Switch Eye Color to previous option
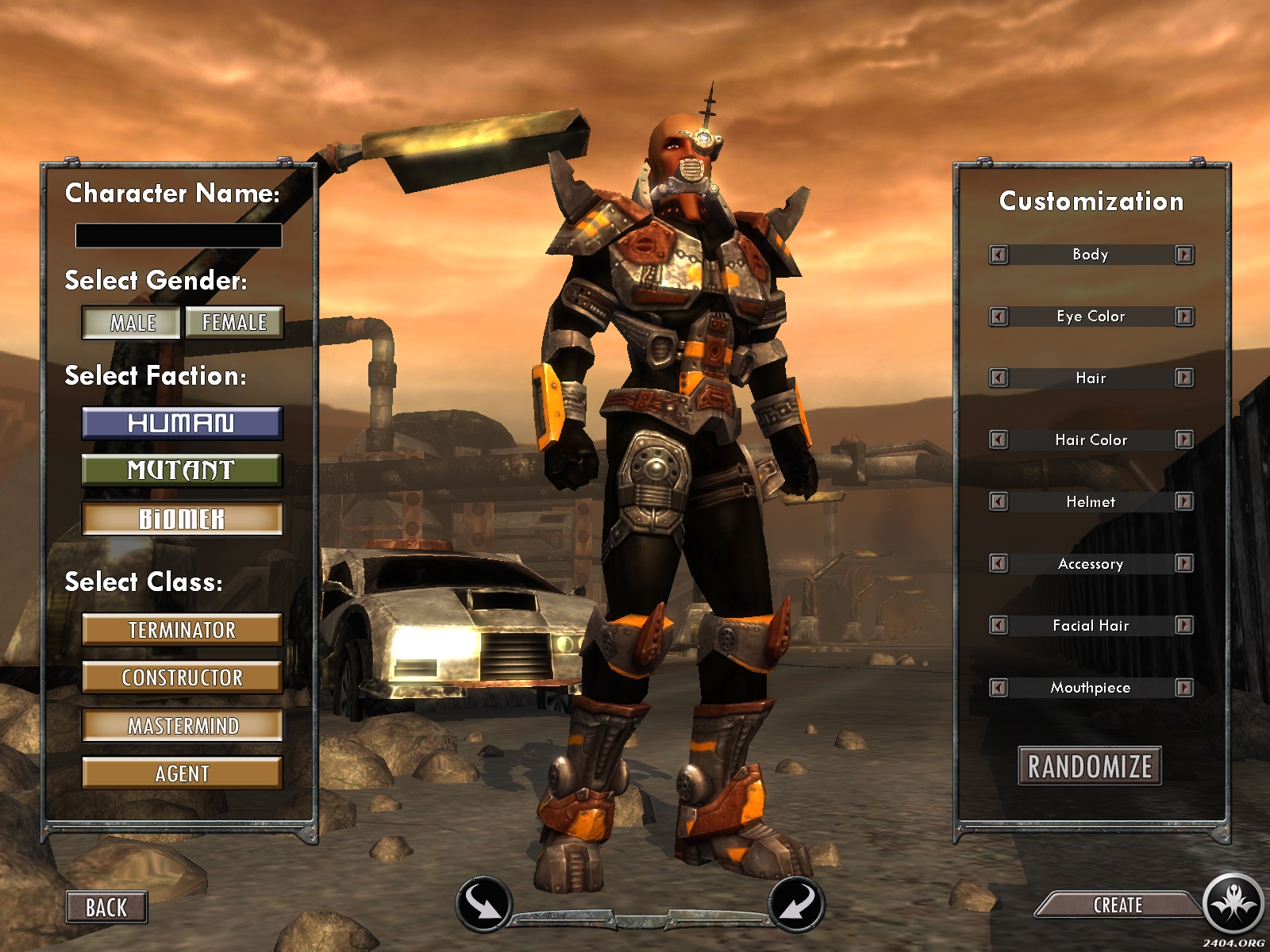The height and width of the screenshot is (952, 1270). [999, 317]
